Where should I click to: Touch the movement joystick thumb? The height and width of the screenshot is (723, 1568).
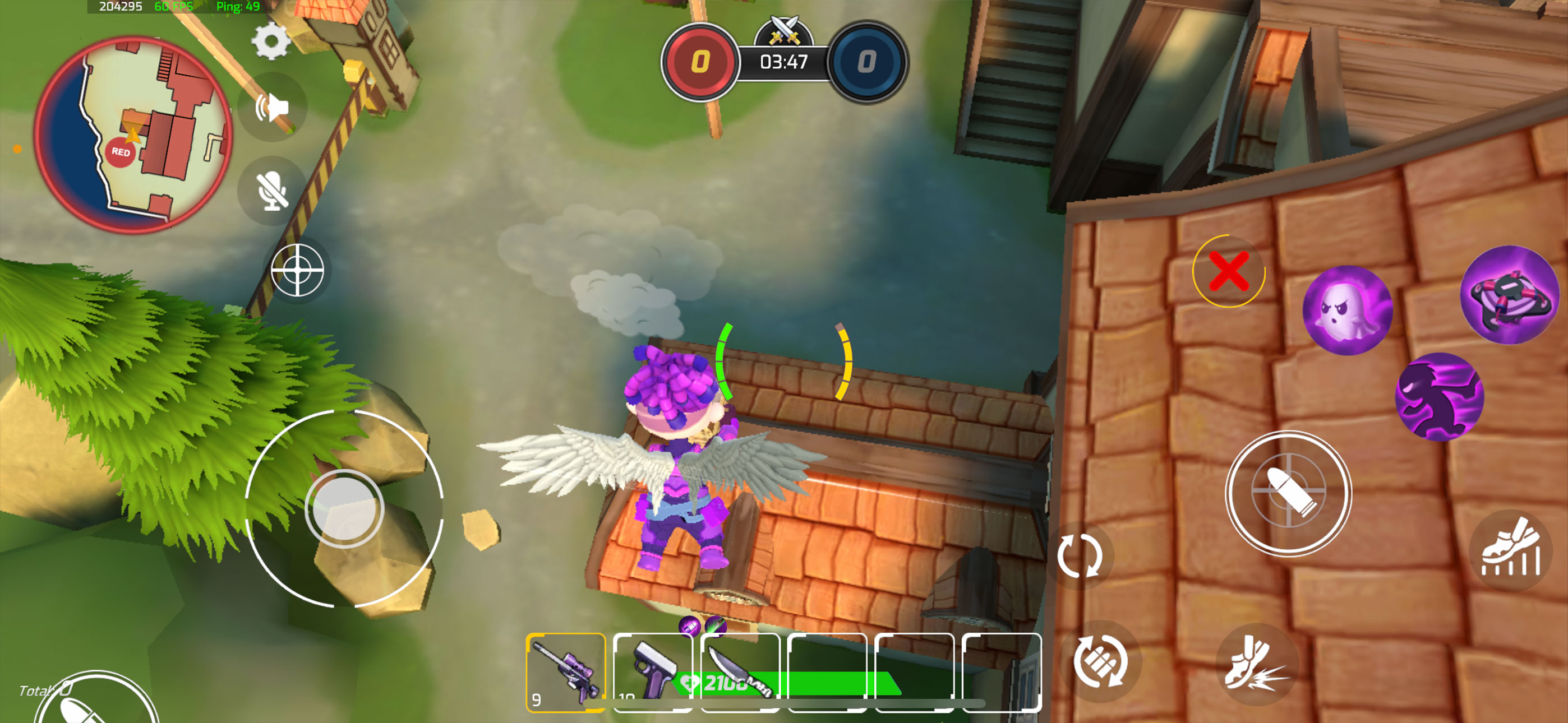point(344,509)
